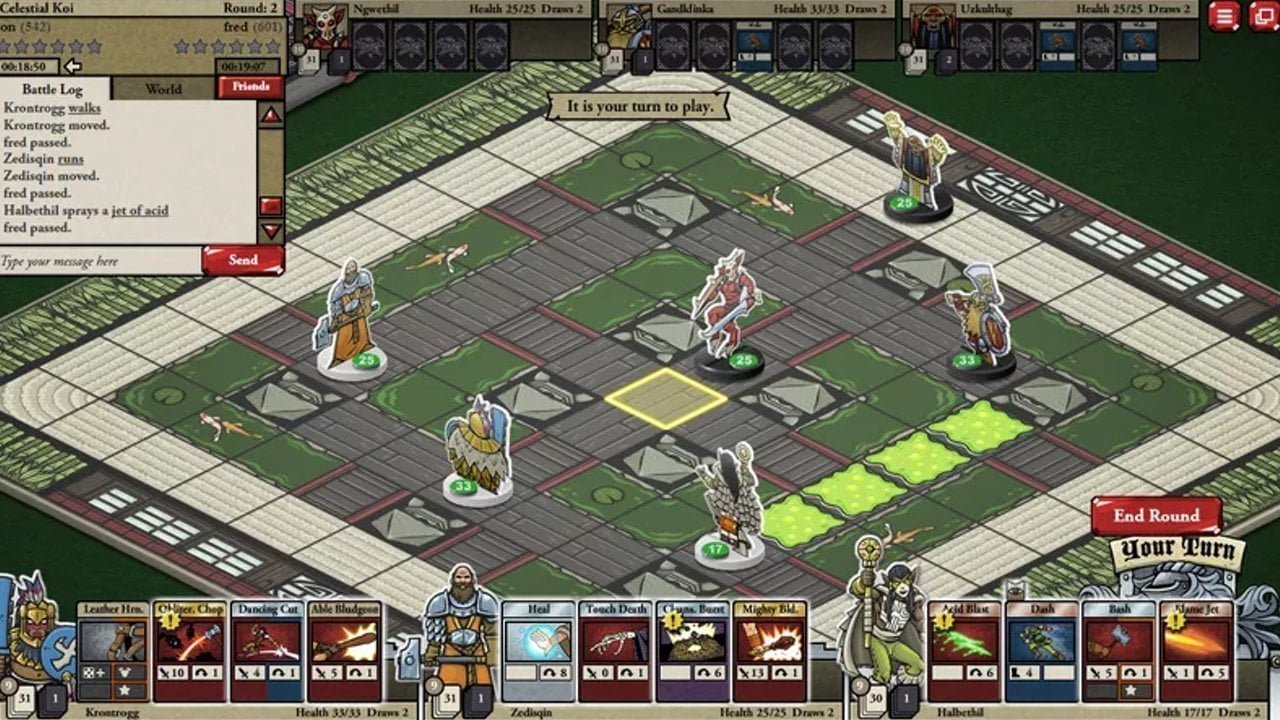Switch to the World chat tab

click(164, 88)
